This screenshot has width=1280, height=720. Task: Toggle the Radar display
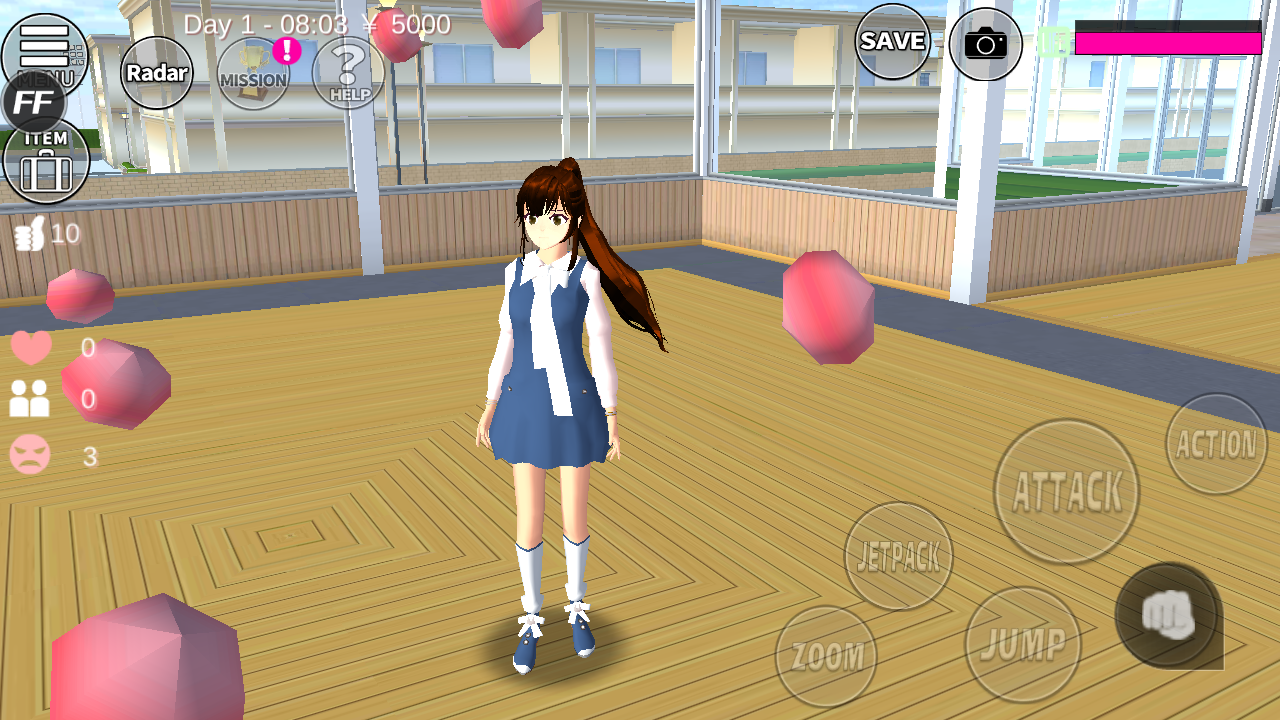point(155,73)
